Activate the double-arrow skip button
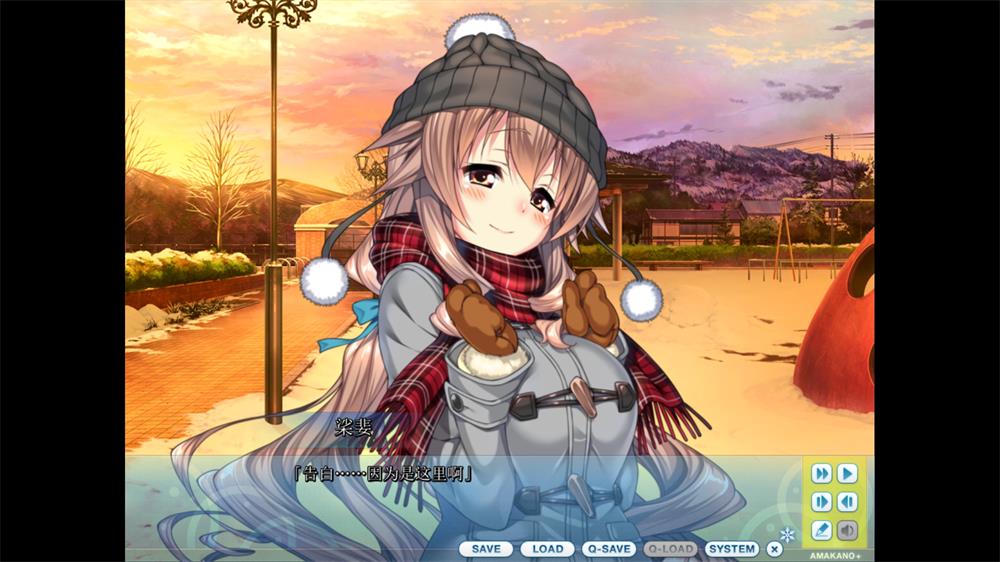This screenshot has width=1000, height=562. coord(822,473)
